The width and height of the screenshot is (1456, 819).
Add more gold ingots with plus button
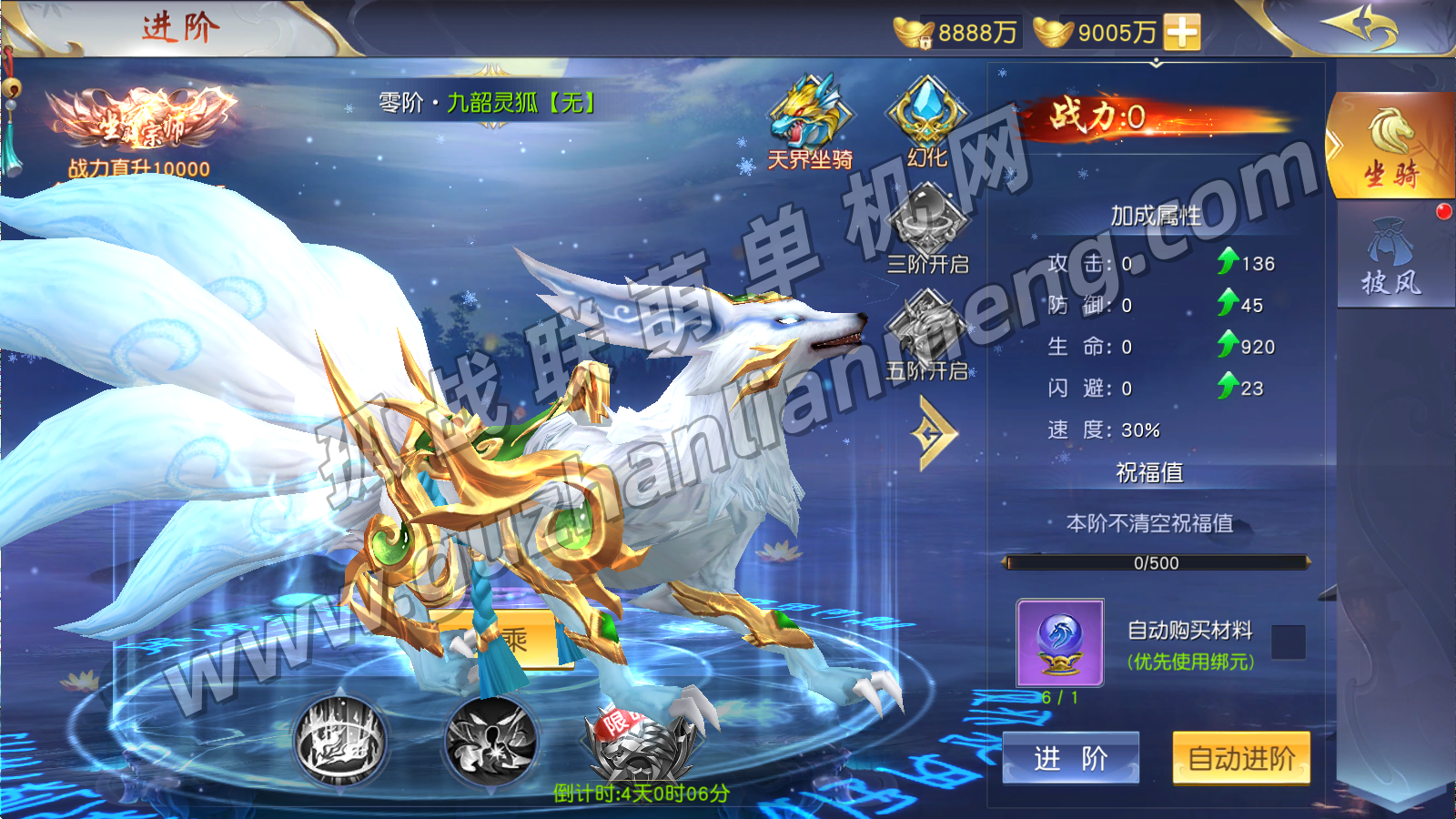click(1181, 32)
